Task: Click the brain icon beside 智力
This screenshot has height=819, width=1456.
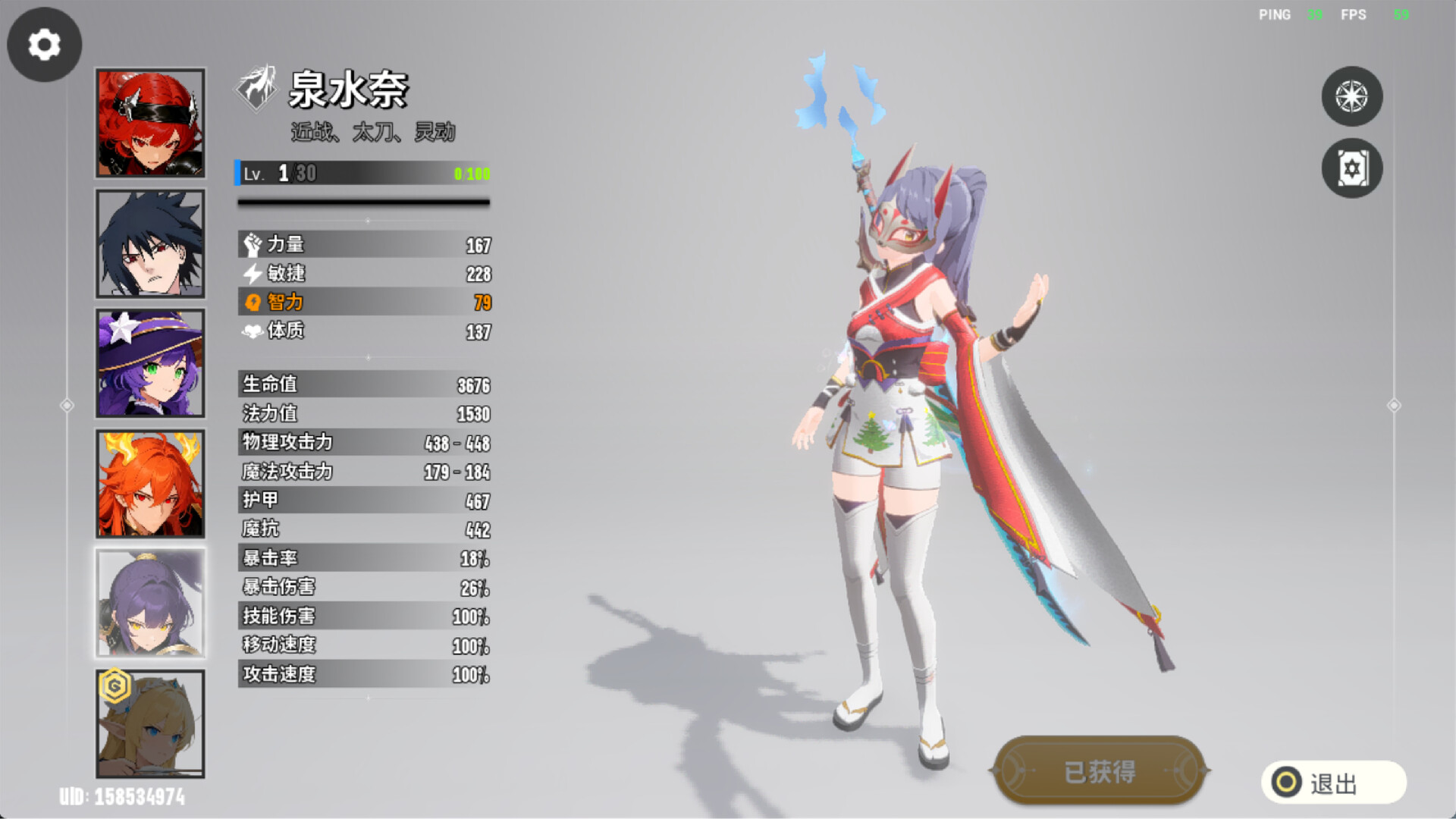Action: point(253,303)
